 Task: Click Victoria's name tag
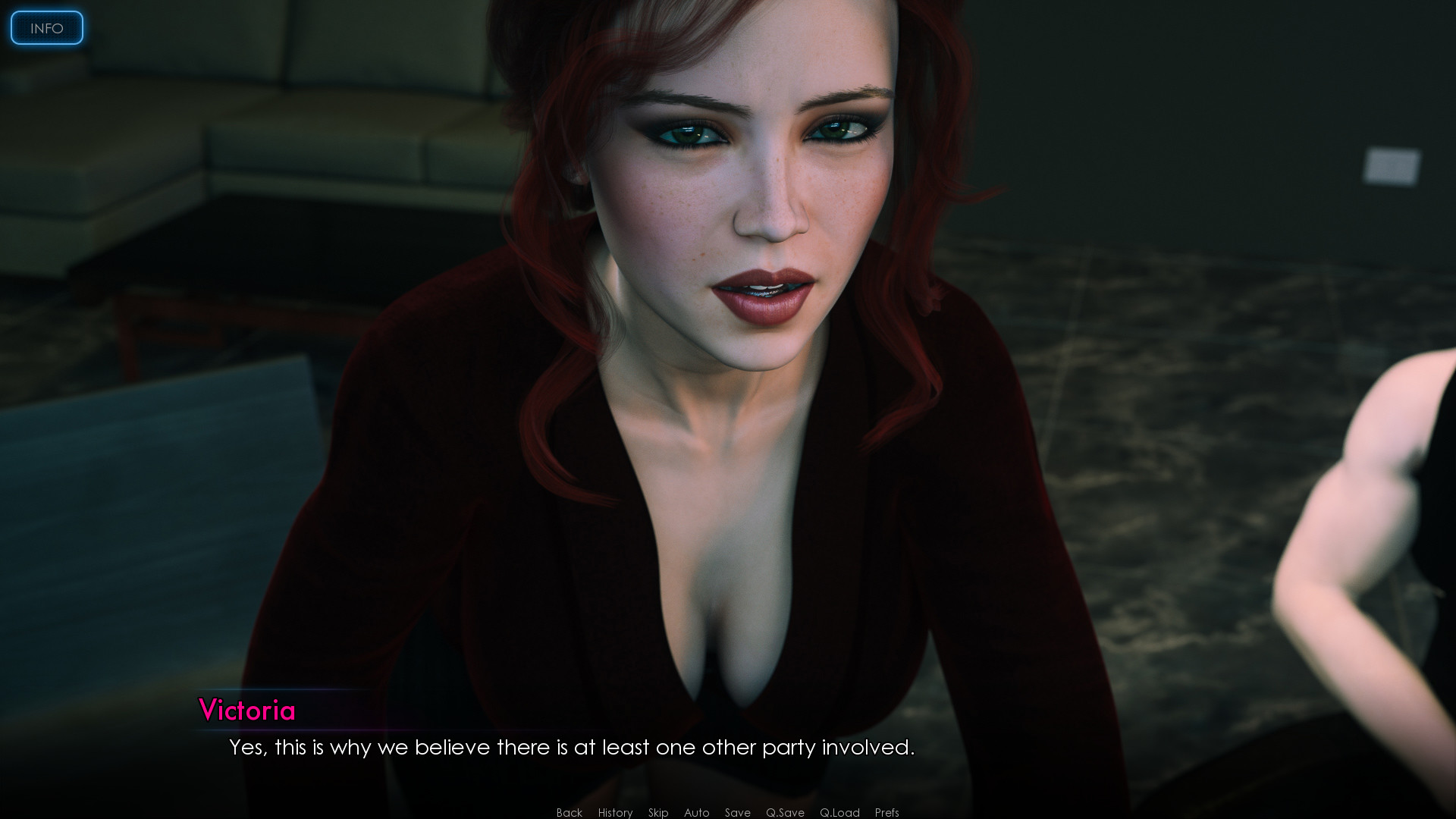[x=248, y=711]
